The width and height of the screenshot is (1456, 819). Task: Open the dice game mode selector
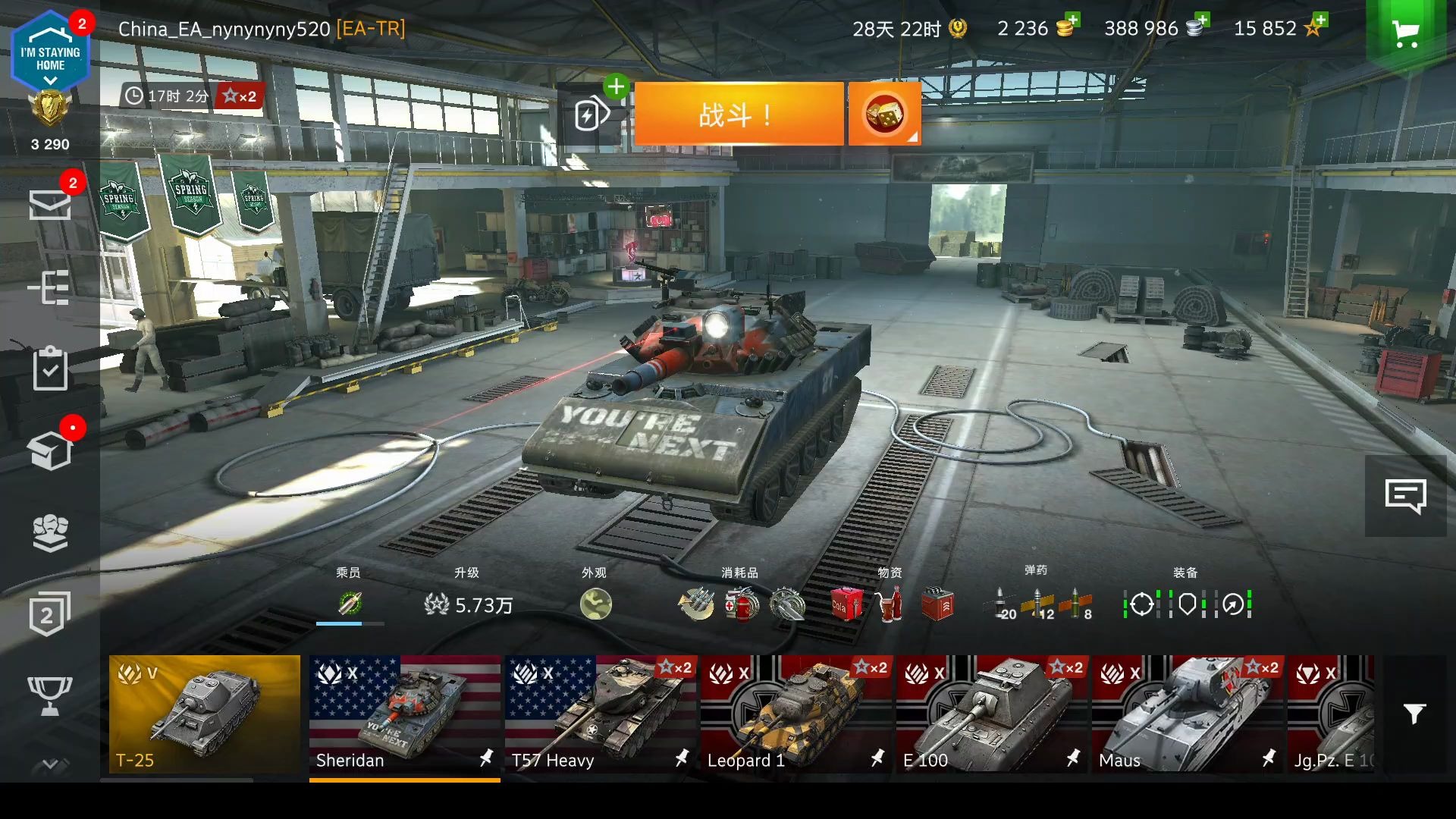pyautogui.click(x=884, y=115)
